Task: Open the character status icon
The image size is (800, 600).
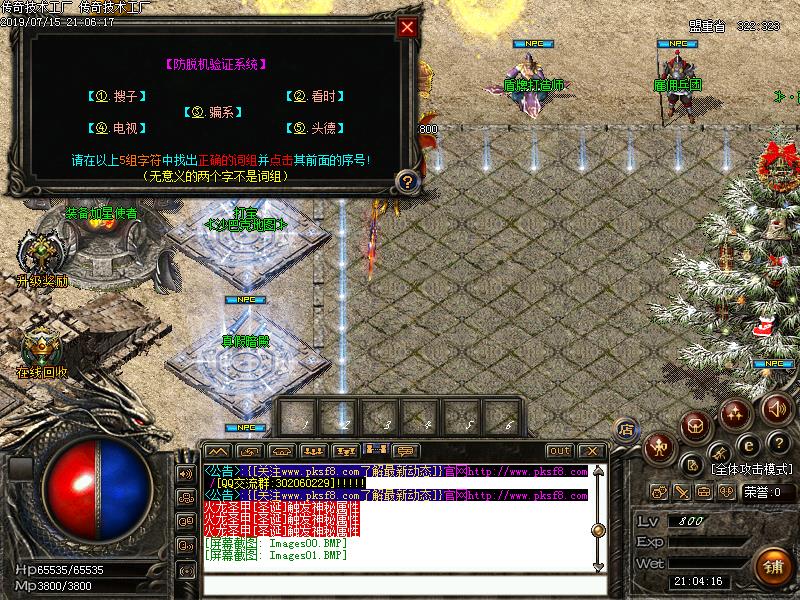Action: click(660, 449)
